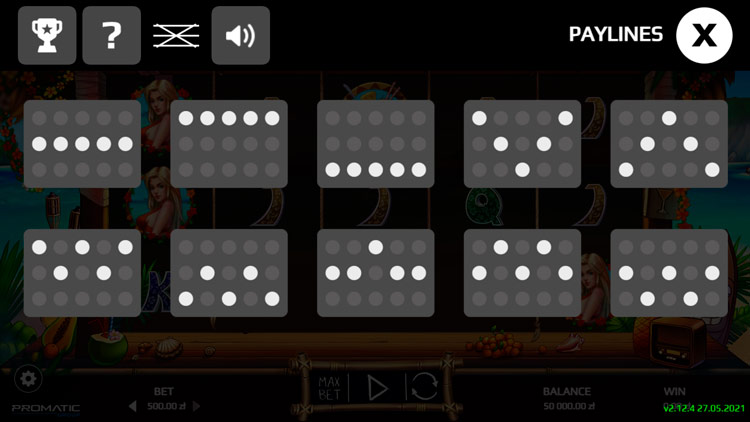
Task: Increase the bet with right arrow
Action: point(196,406)
